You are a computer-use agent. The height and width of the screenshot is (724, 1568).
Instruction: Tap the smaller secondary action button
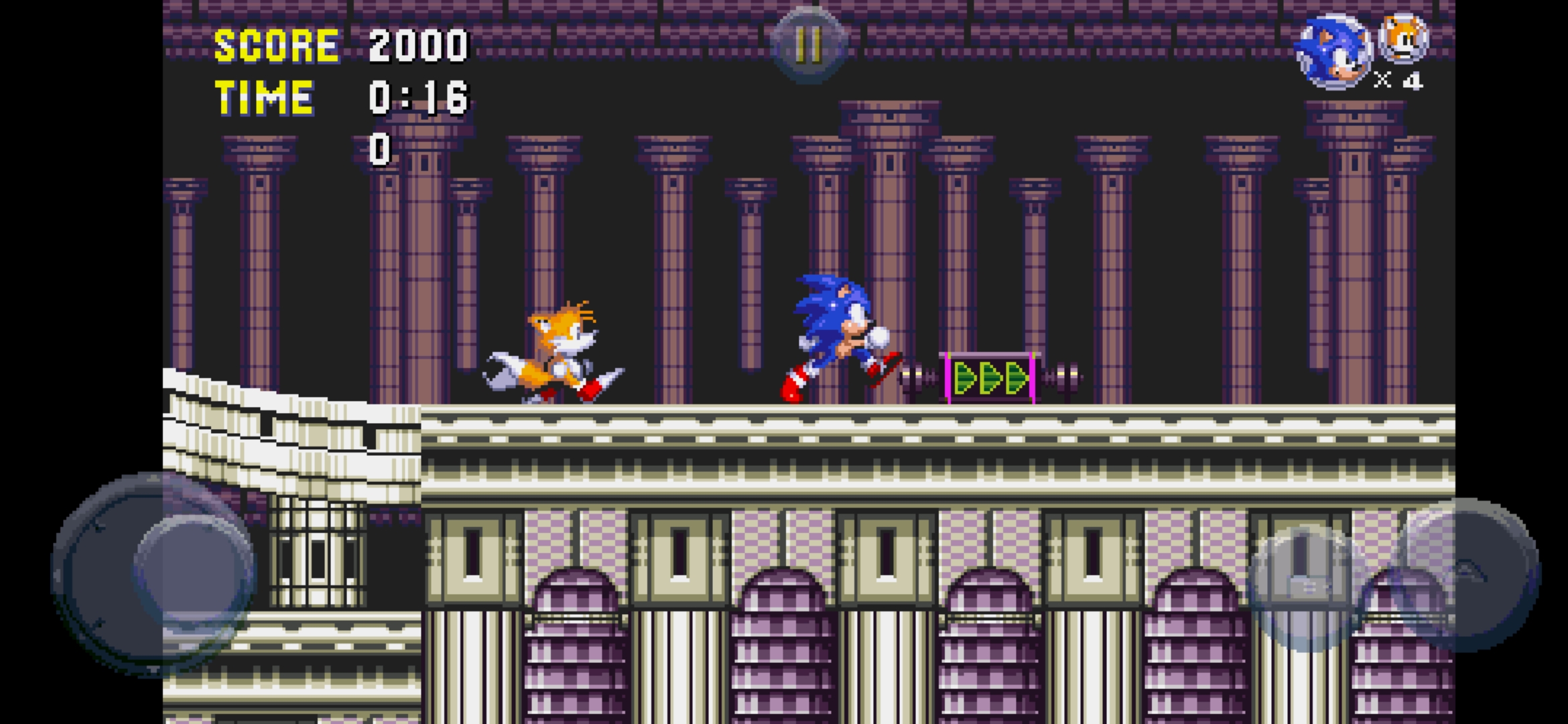(x=1303, y=587)
